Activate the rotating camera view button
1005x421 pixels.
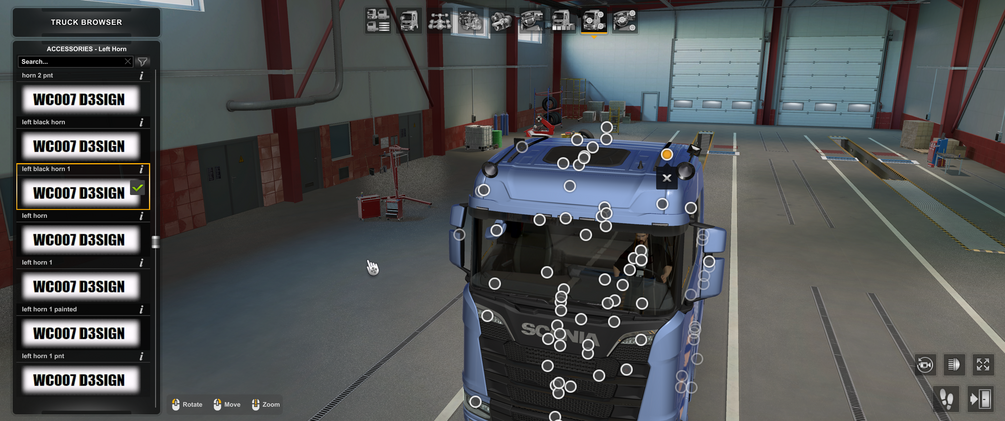[x=925, y=365]
